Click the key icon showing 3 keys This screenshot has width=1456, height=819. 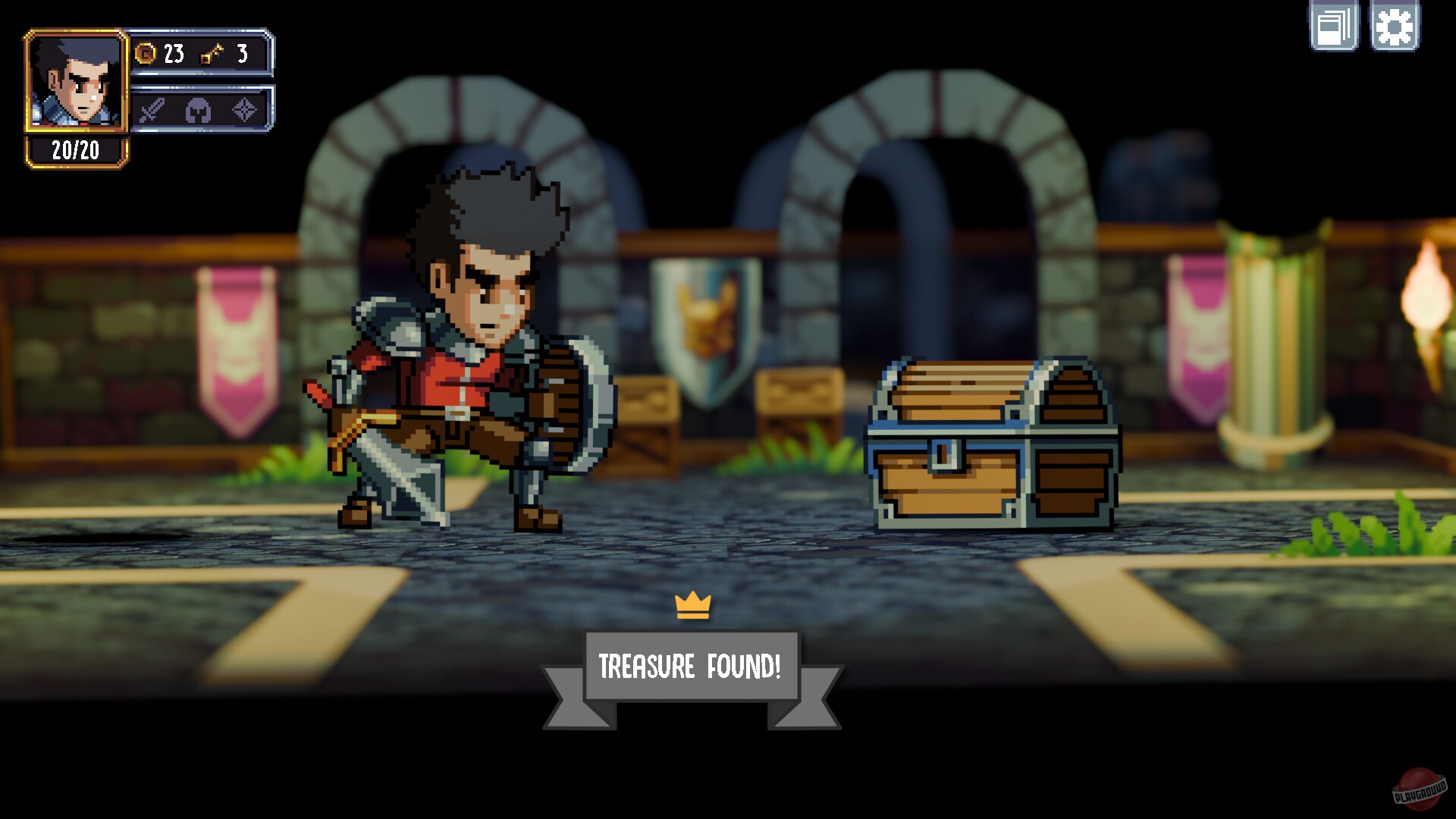tap(212, 55)
